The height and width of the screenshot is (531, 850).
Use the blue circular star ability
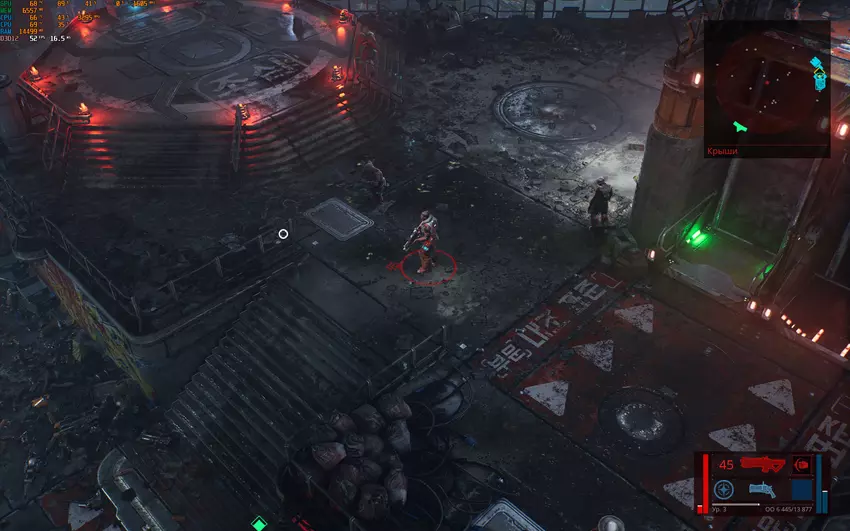(725, 489)
